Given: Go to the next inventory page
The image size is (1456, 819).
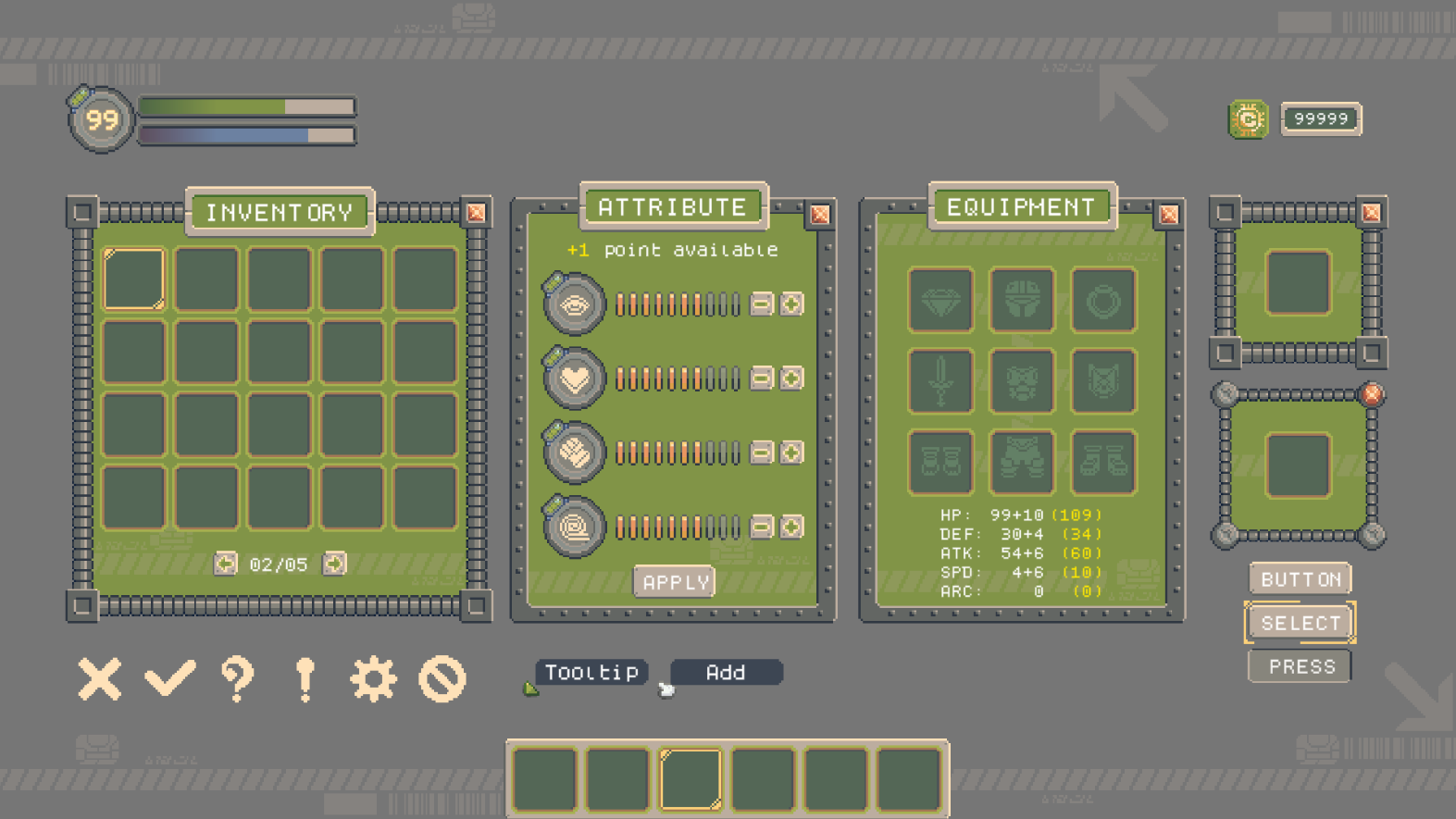Looking at the screenshot, I should click(334, 564).
